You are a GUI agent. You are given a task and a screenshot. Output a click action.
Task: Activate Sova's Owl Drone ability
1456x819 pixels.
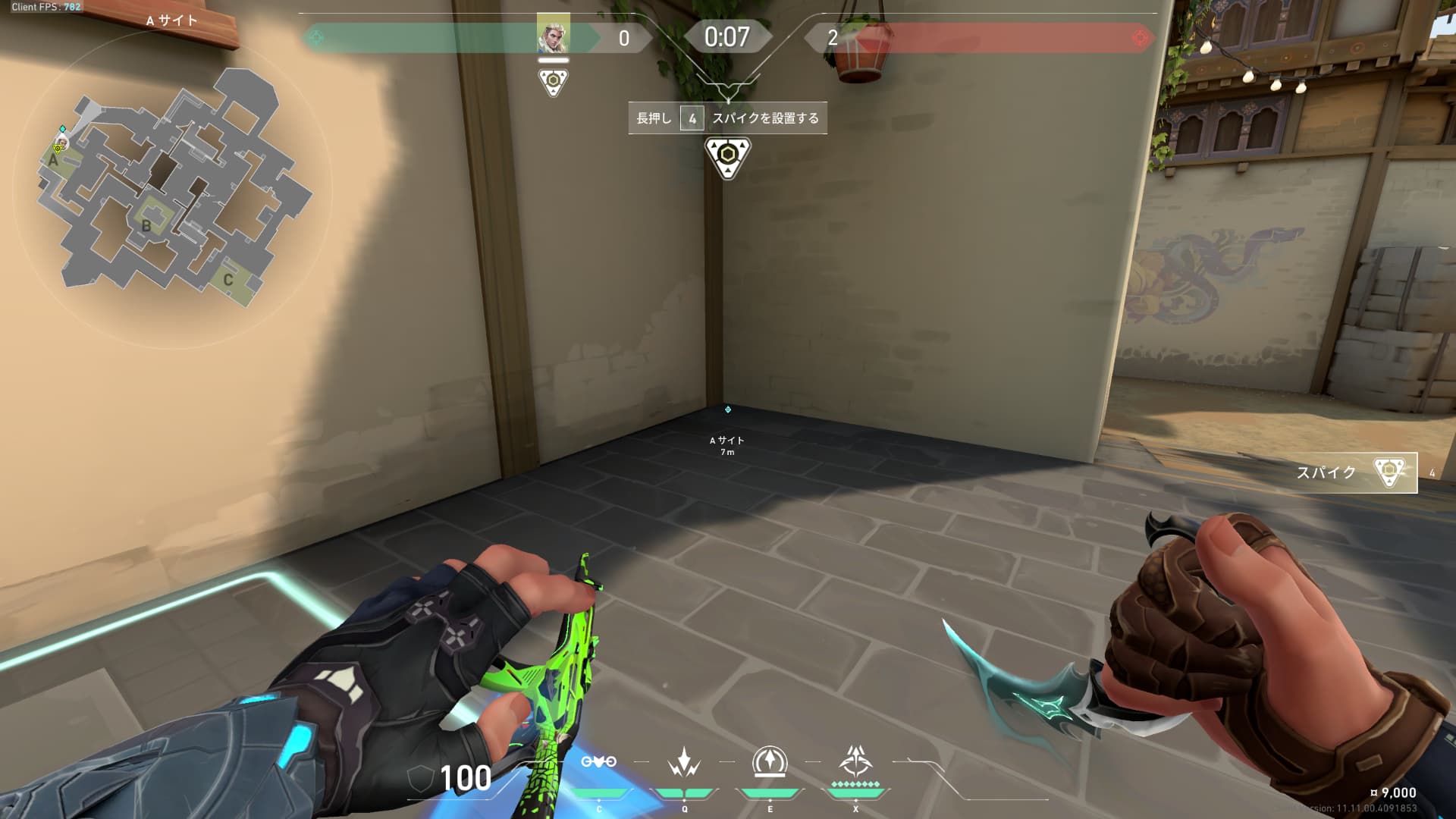click(598, 762)
